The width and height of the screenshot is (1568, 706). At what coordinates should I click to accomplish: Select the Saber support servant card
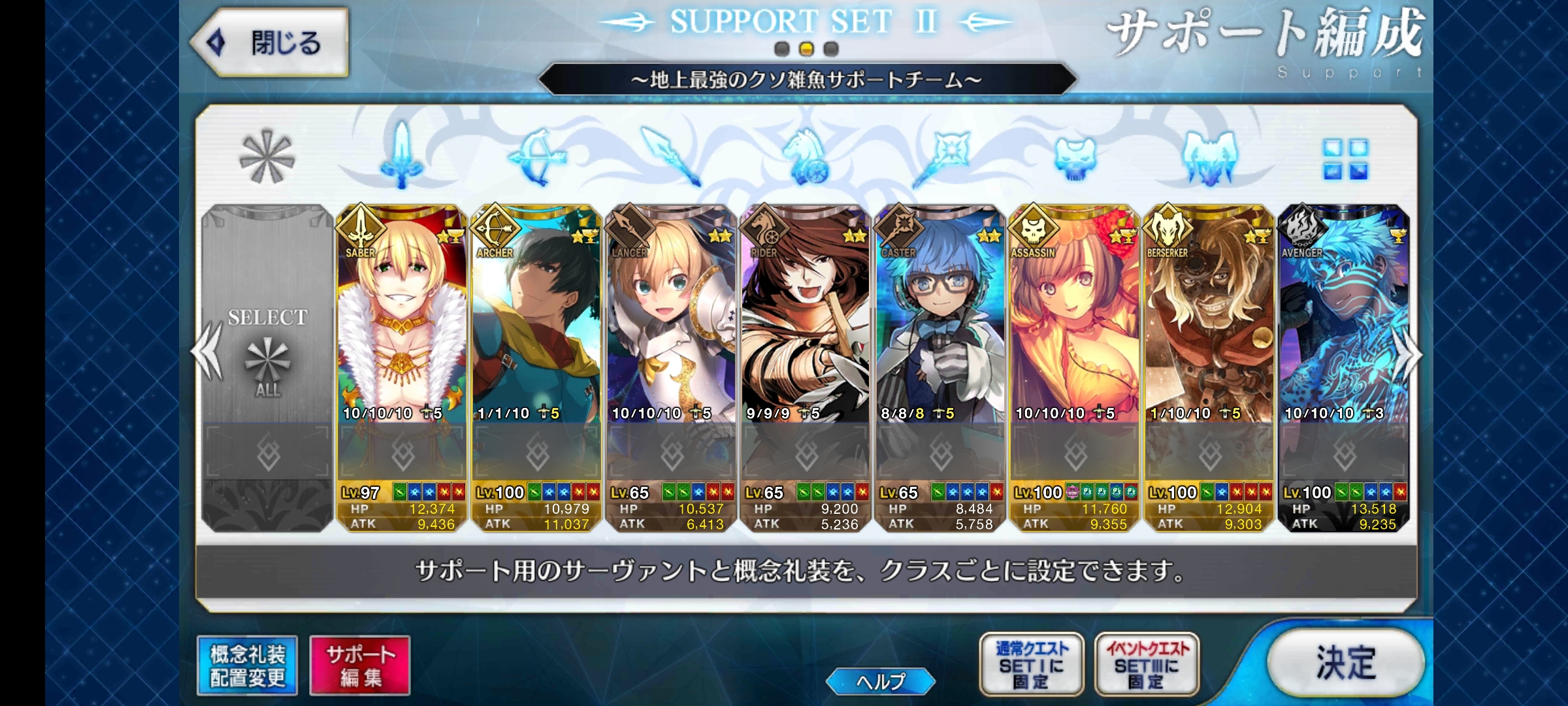coord(402,340)
